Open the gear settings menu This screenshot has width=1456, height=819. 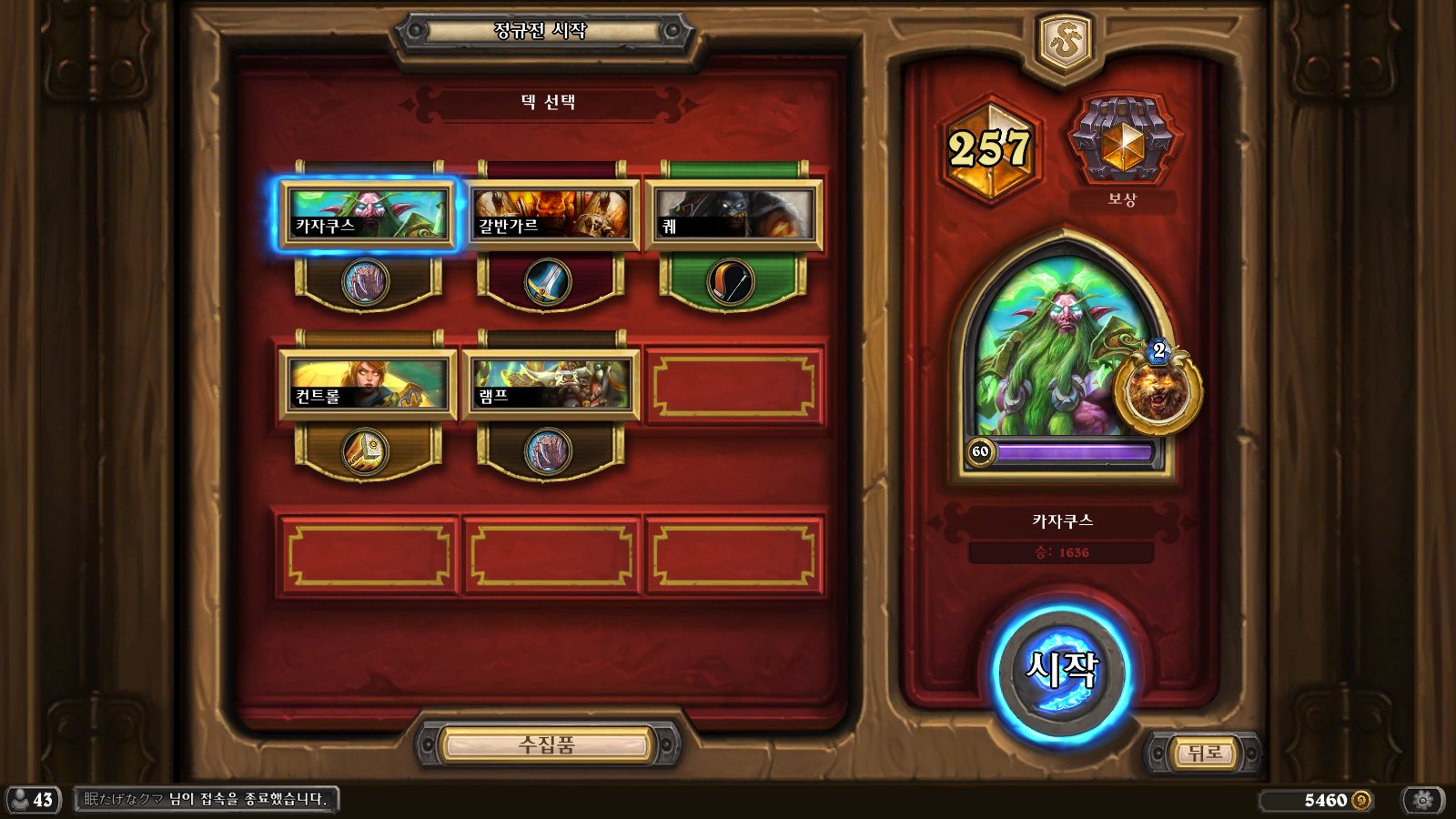1423,800
